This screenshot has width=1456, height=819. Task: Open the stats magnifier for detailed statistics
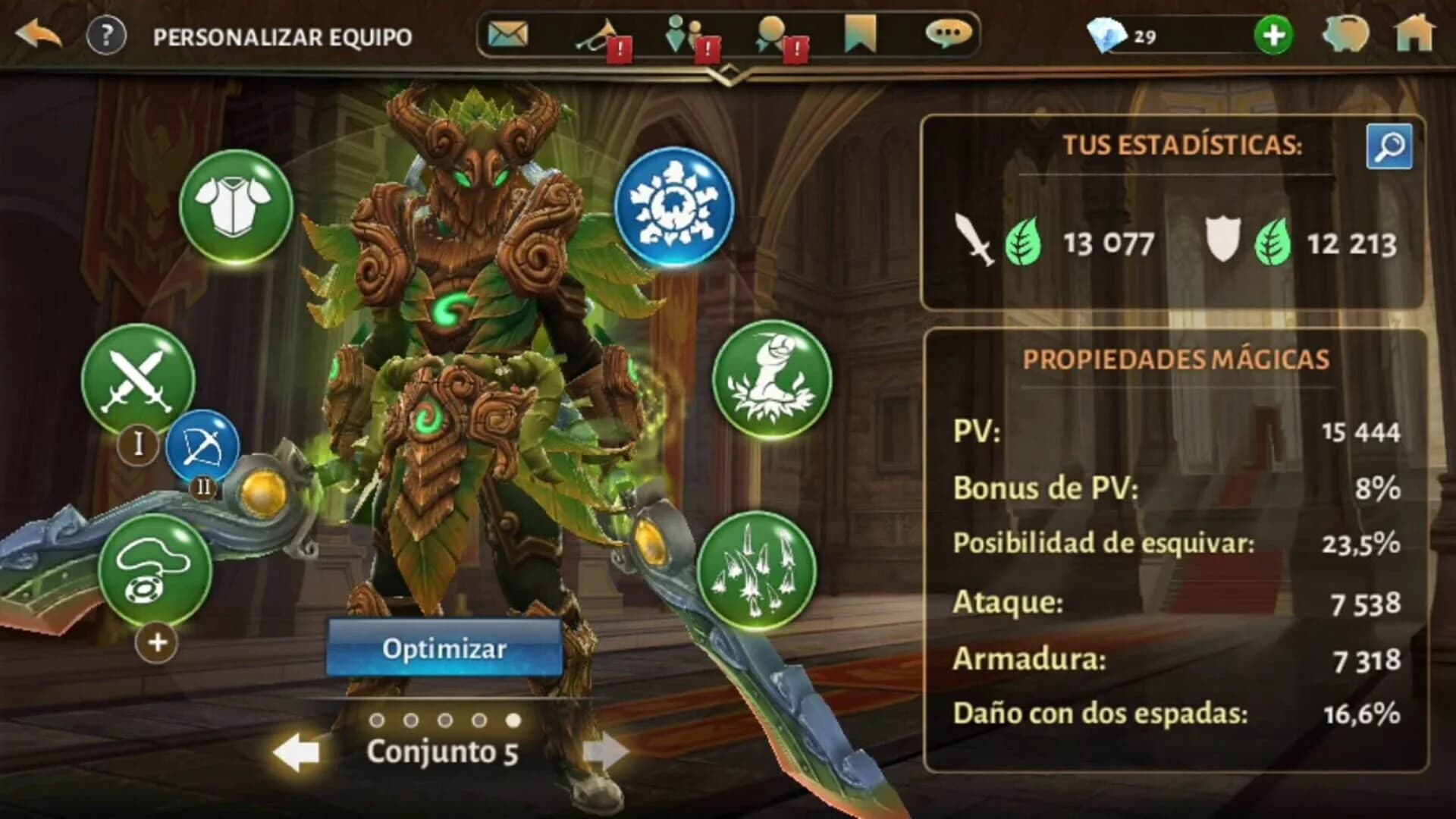(x=1390, y=146)
